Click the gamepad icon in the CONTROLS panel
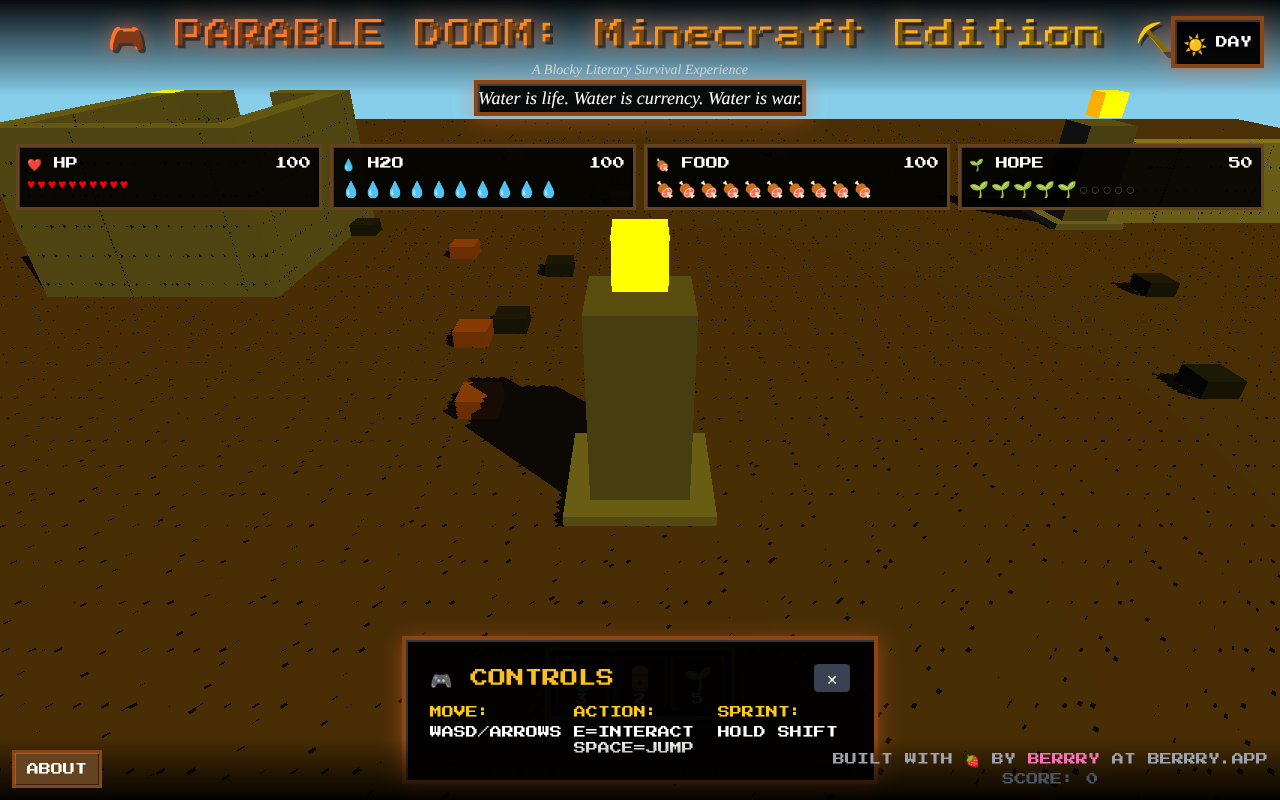1280x800 pixels. coord(443,678)
